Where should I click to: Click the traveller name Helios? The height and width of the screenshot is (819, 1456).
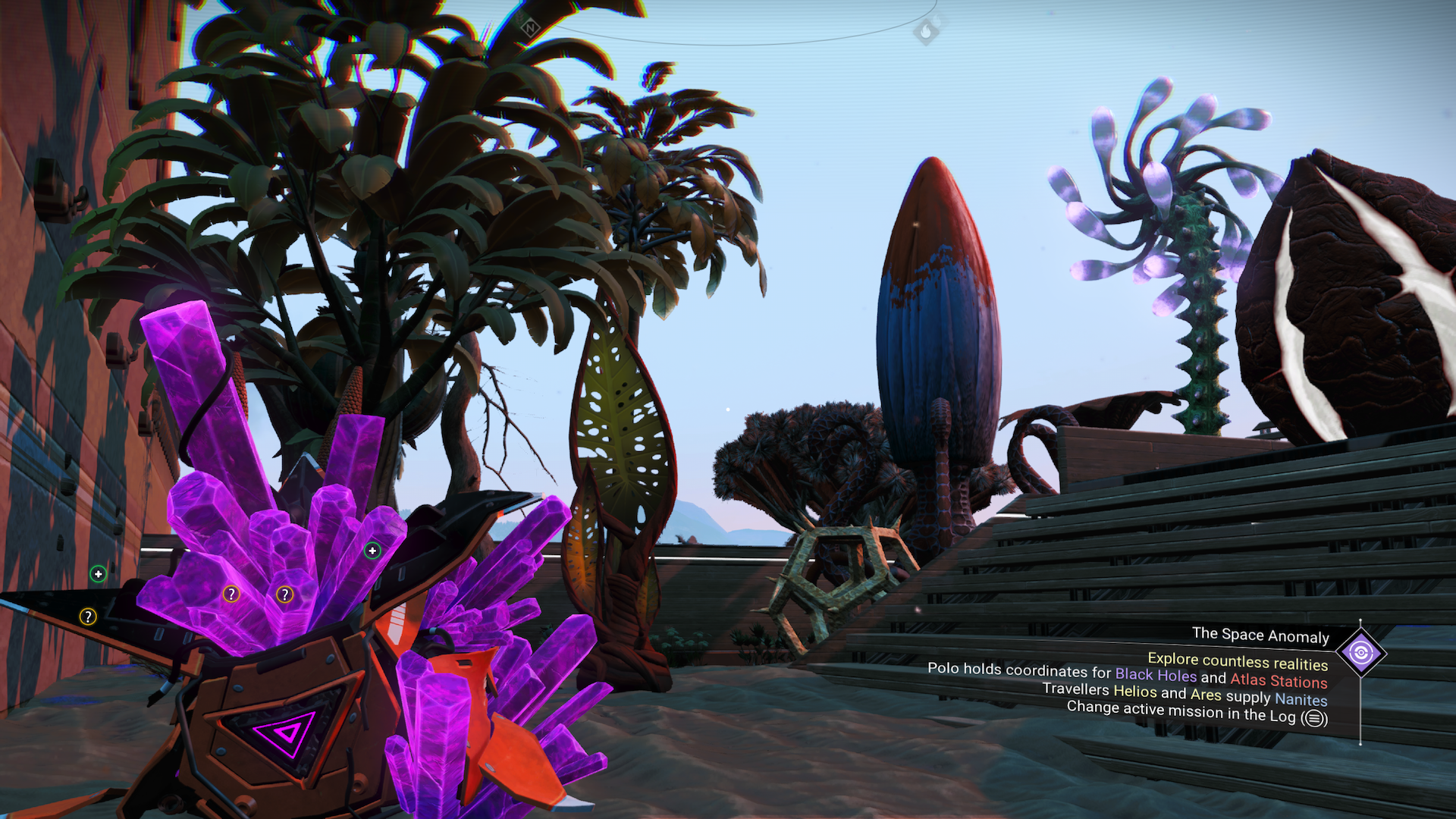point(1135,692)
